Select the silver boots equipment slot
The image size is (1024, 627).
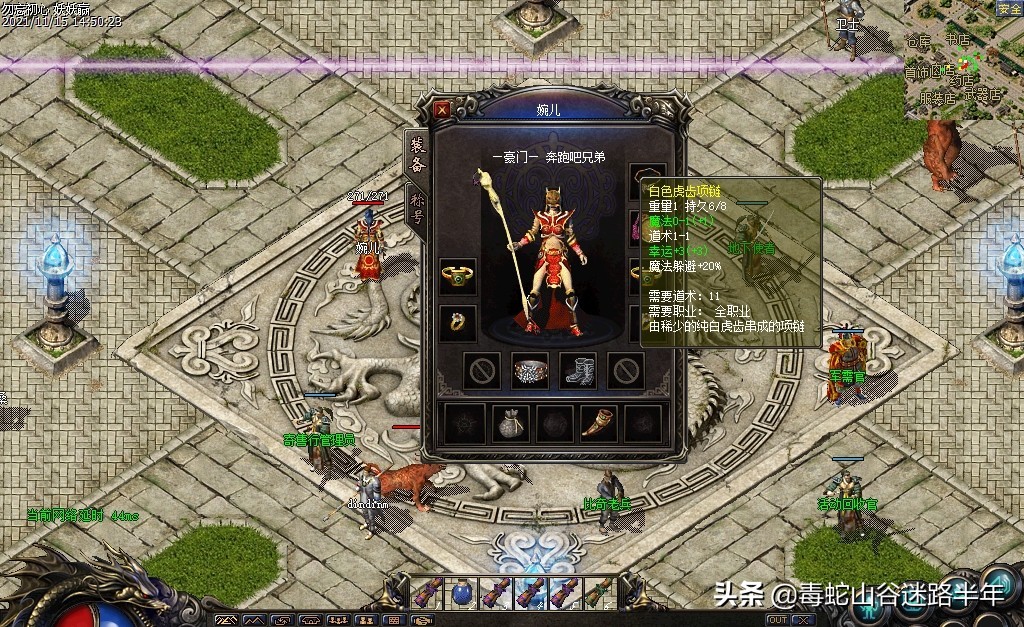pos(577,370)
